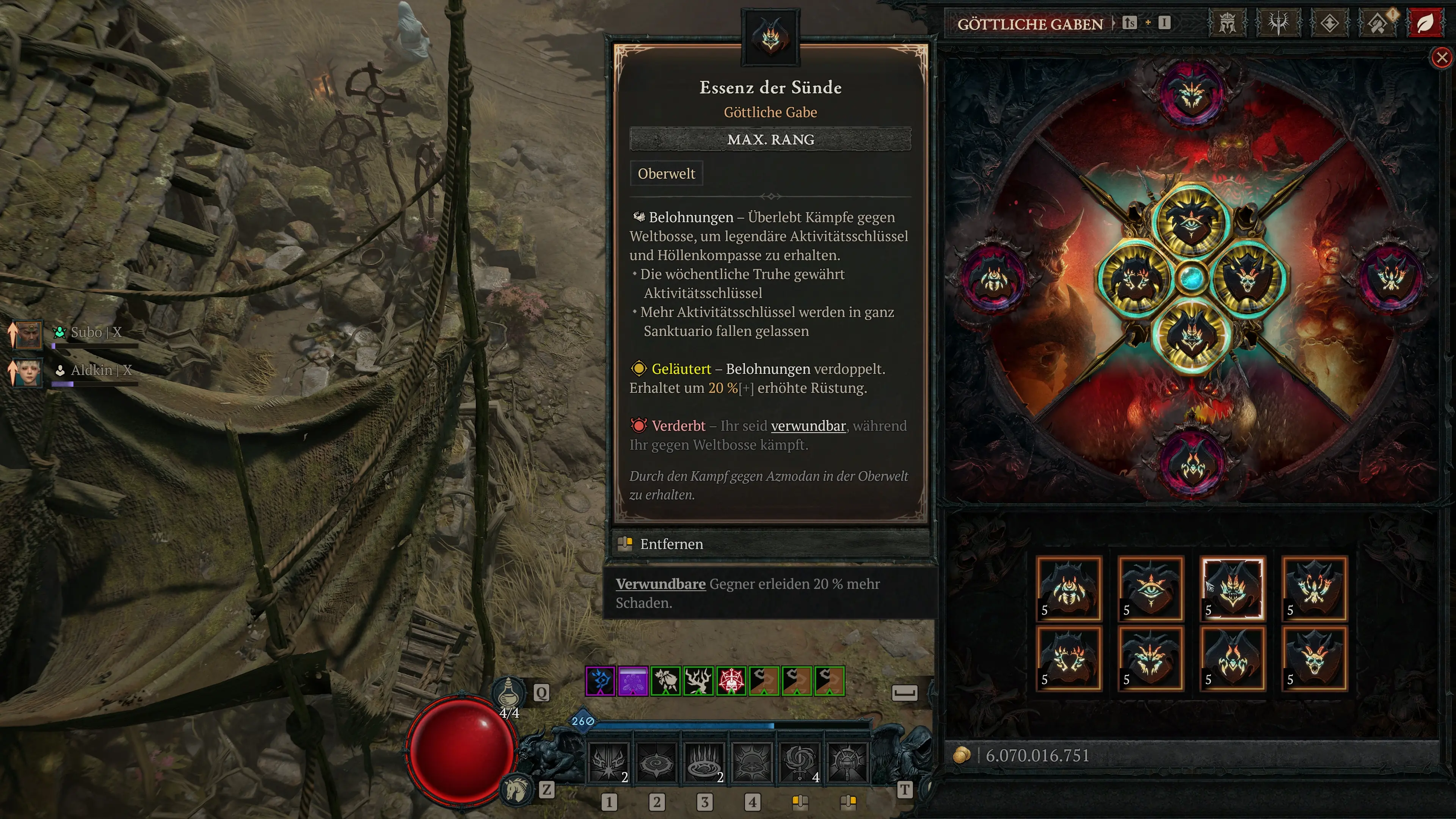
Task: Select the red leaf tab
Action: tap(1425, 24)
